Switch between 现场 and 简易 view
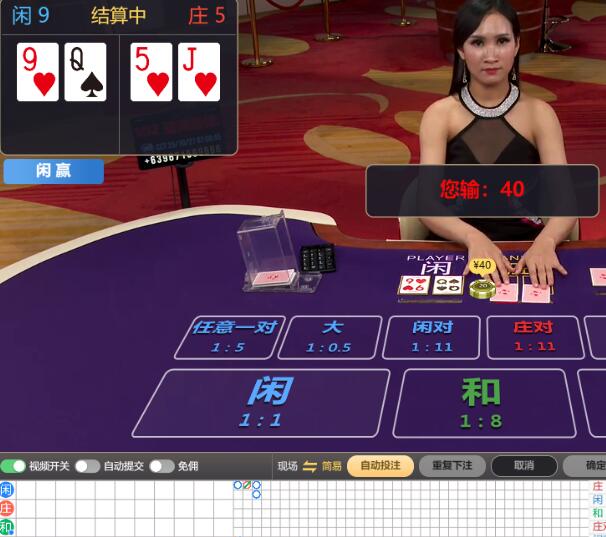Image resolution: width=606 pixels, height=537 pixels. coord(310,466)
